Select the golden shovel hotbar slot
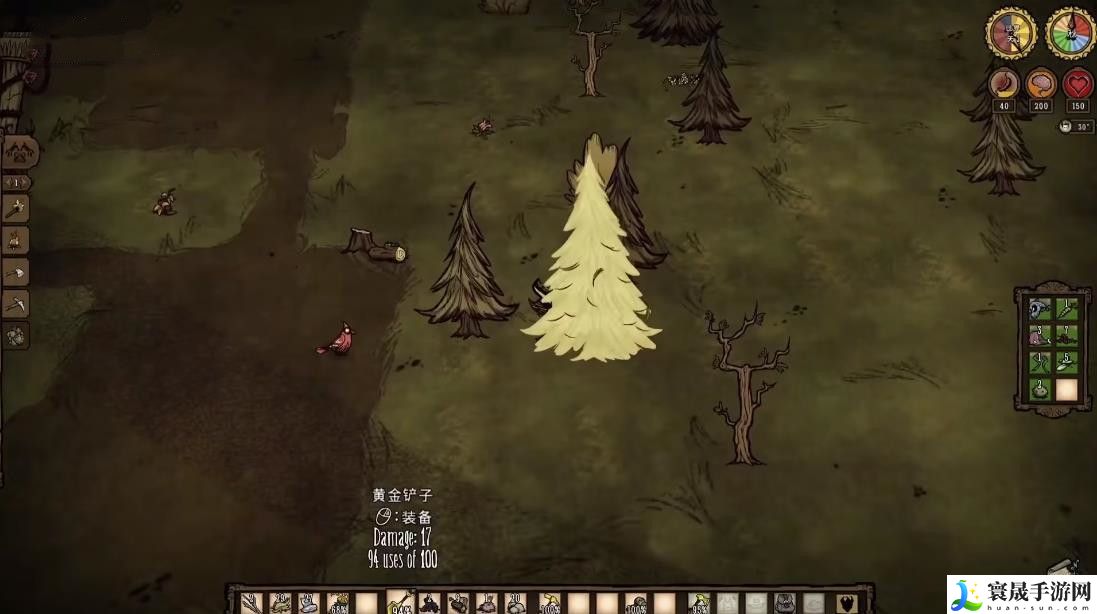Screen dimensions: 1097x614 click(x=398, y=602)
